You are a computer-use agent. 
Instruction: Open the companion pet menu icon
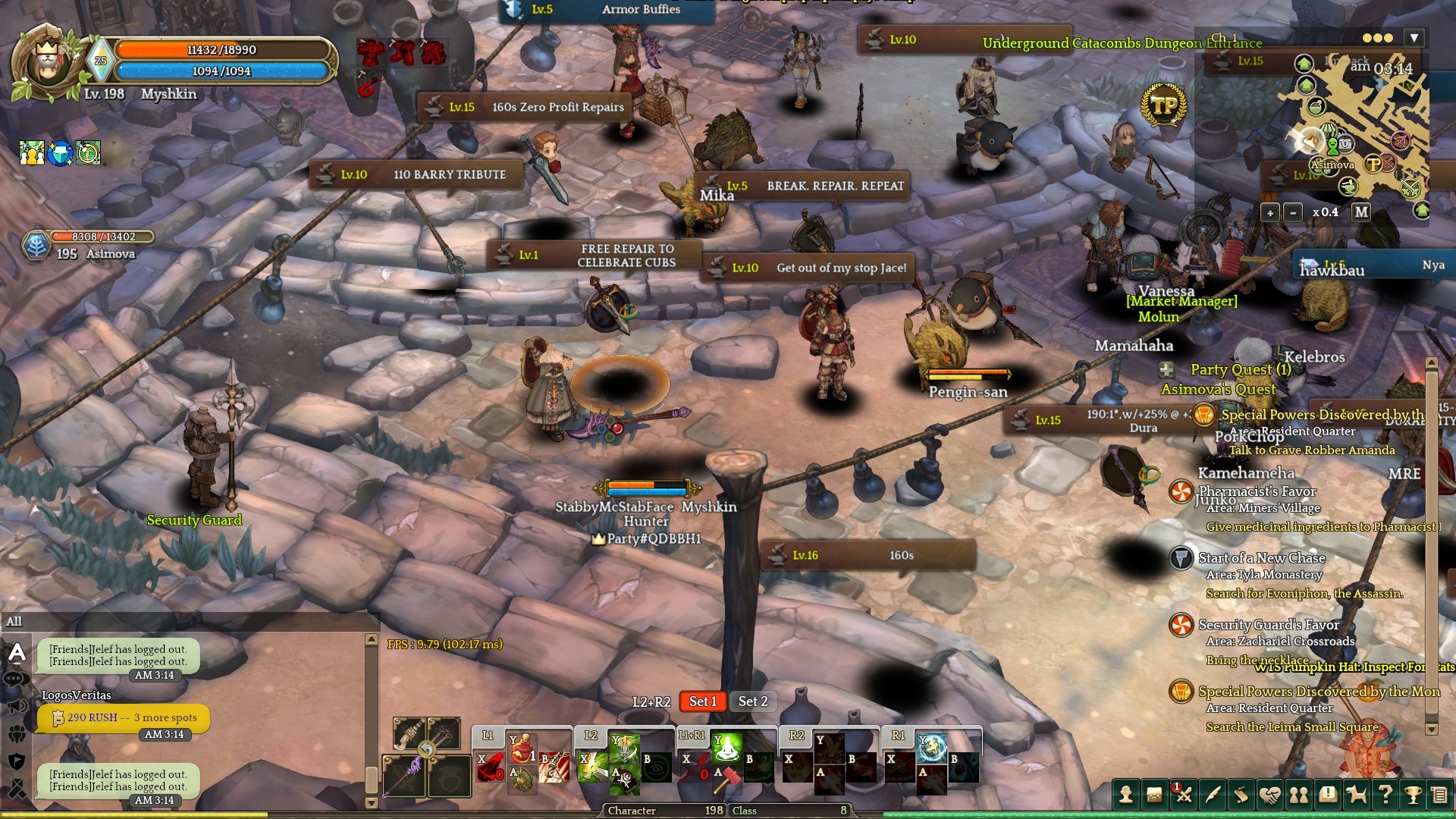pos(1356,795)
